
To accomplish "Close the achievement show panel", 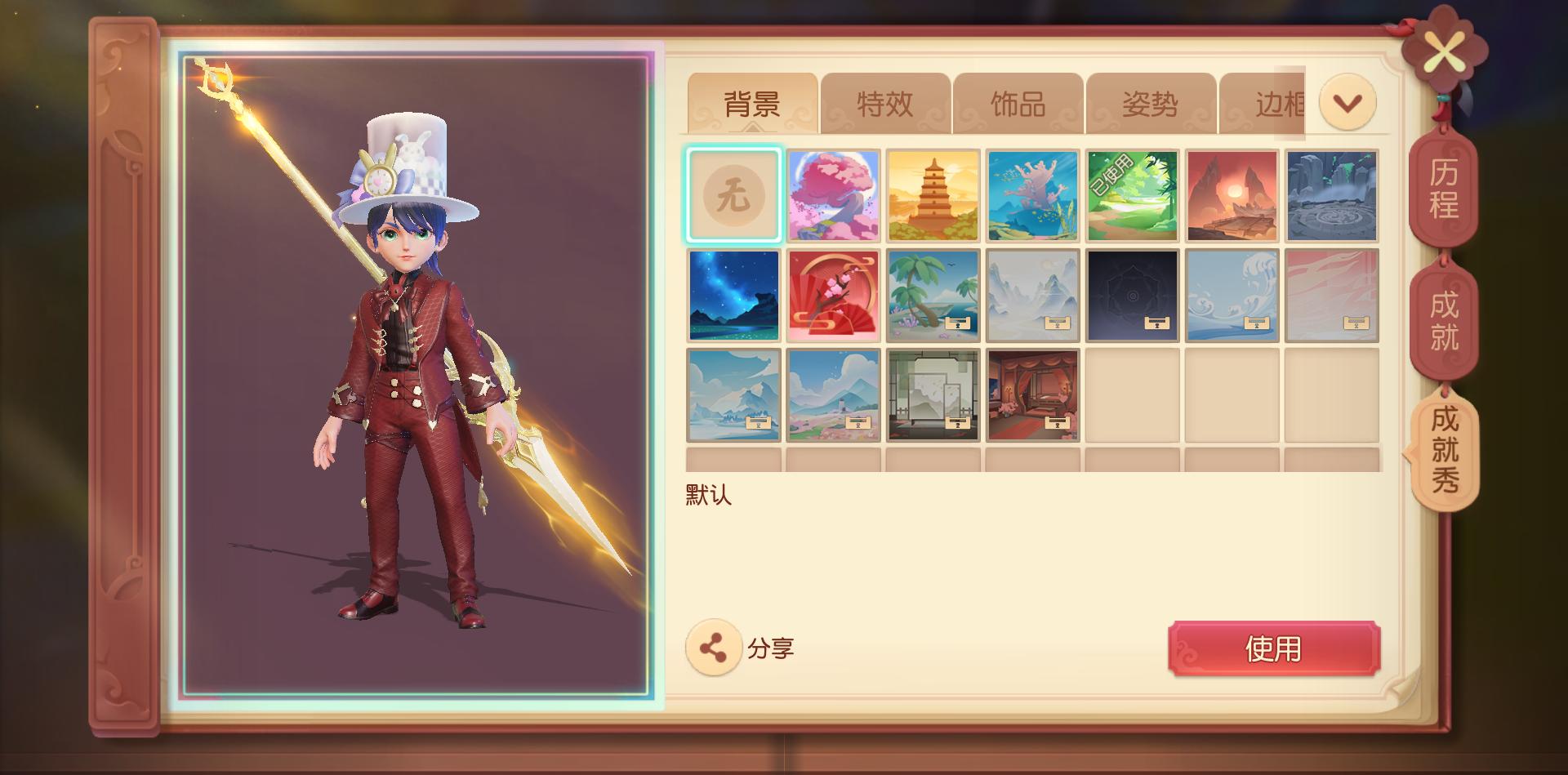I will pos(1444,54).
